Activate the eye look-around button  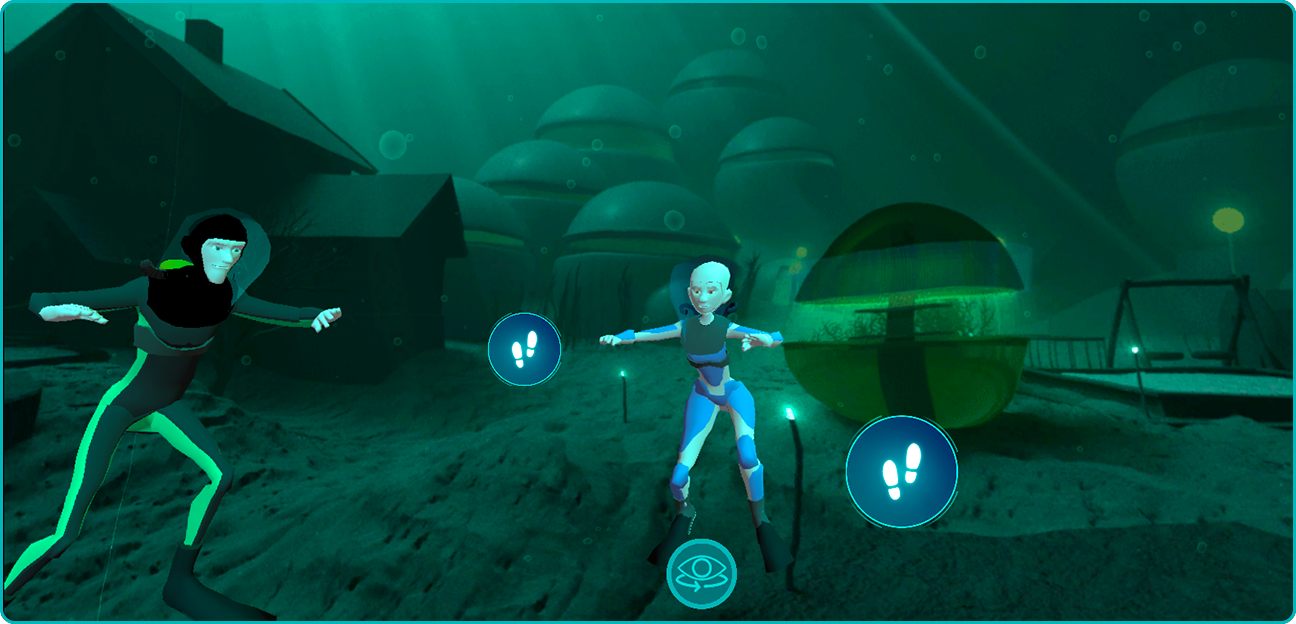pyautogui.click(x=702, y=574)
